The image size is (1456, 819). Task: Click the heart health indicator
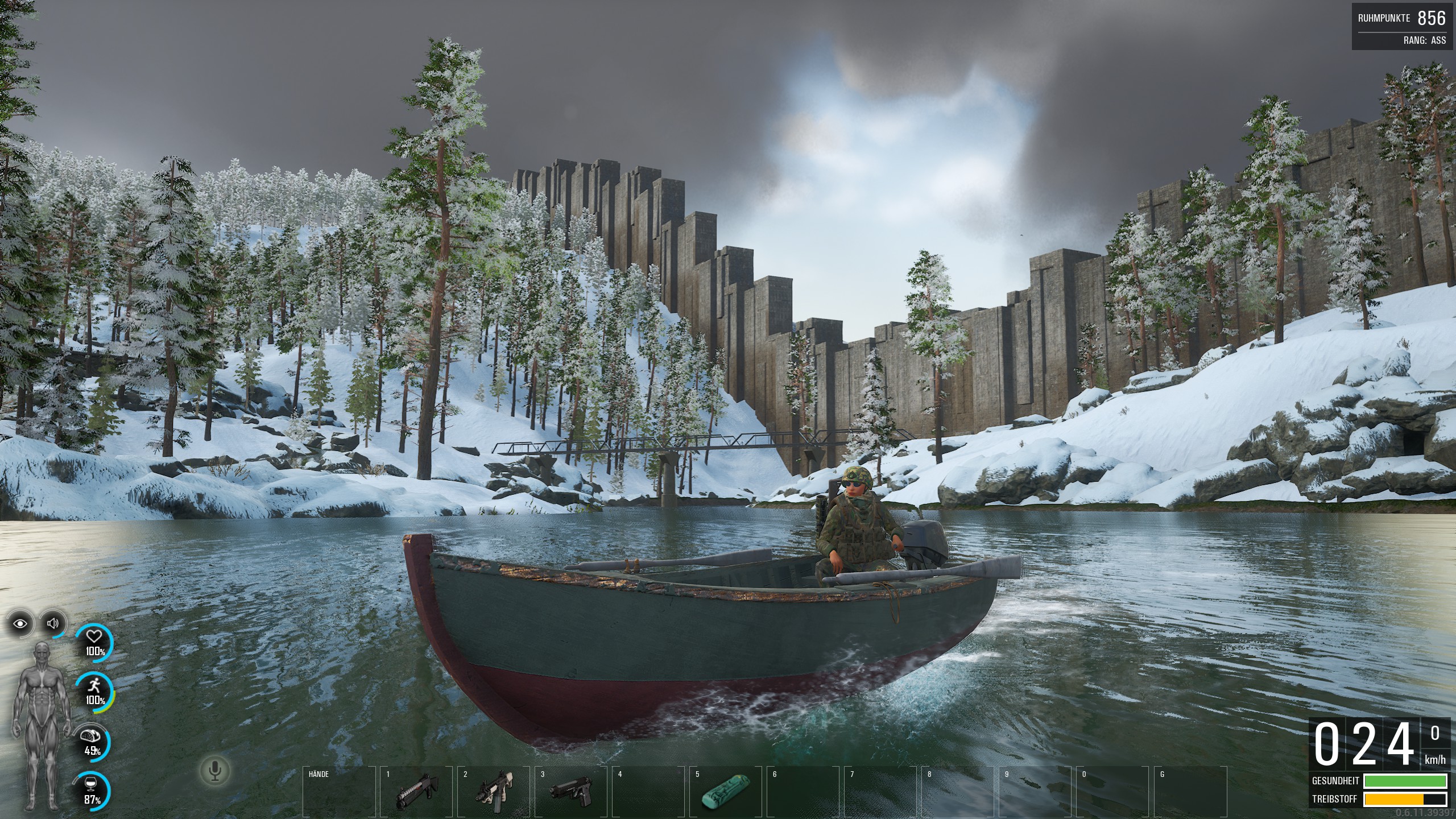[94, 644]
